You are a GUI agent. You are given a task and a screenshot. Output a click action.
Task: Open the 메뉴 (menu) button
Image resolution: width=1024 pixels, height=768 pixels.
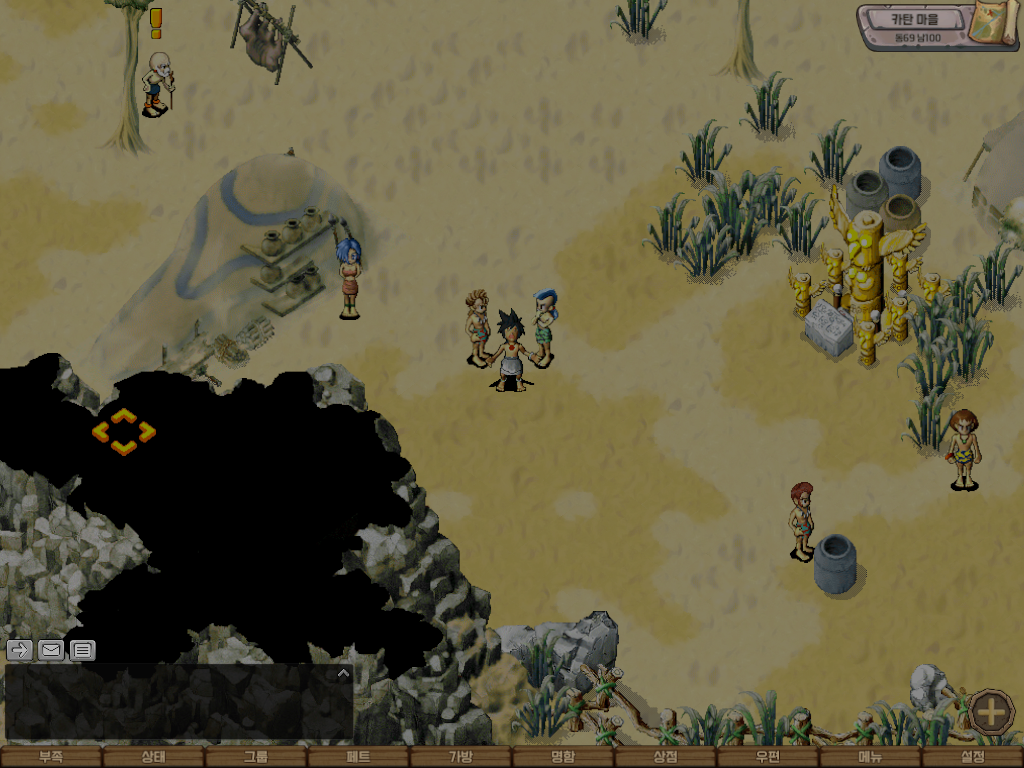(x=870, y=757)
